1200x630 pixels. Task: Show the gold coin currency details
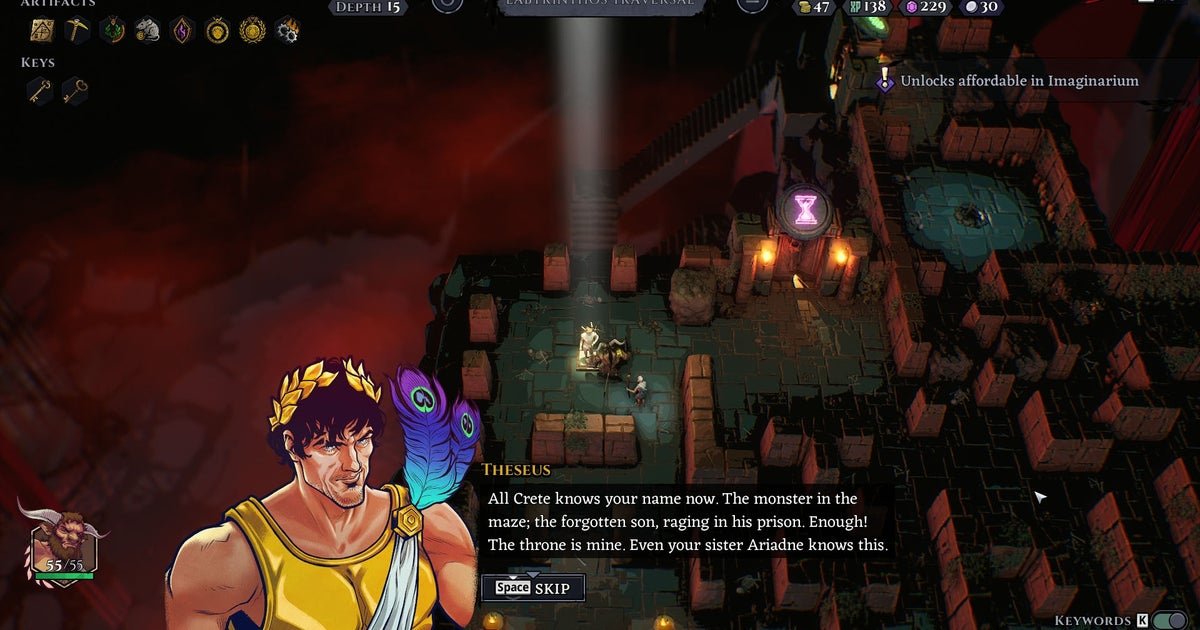[x=813, y=7]
